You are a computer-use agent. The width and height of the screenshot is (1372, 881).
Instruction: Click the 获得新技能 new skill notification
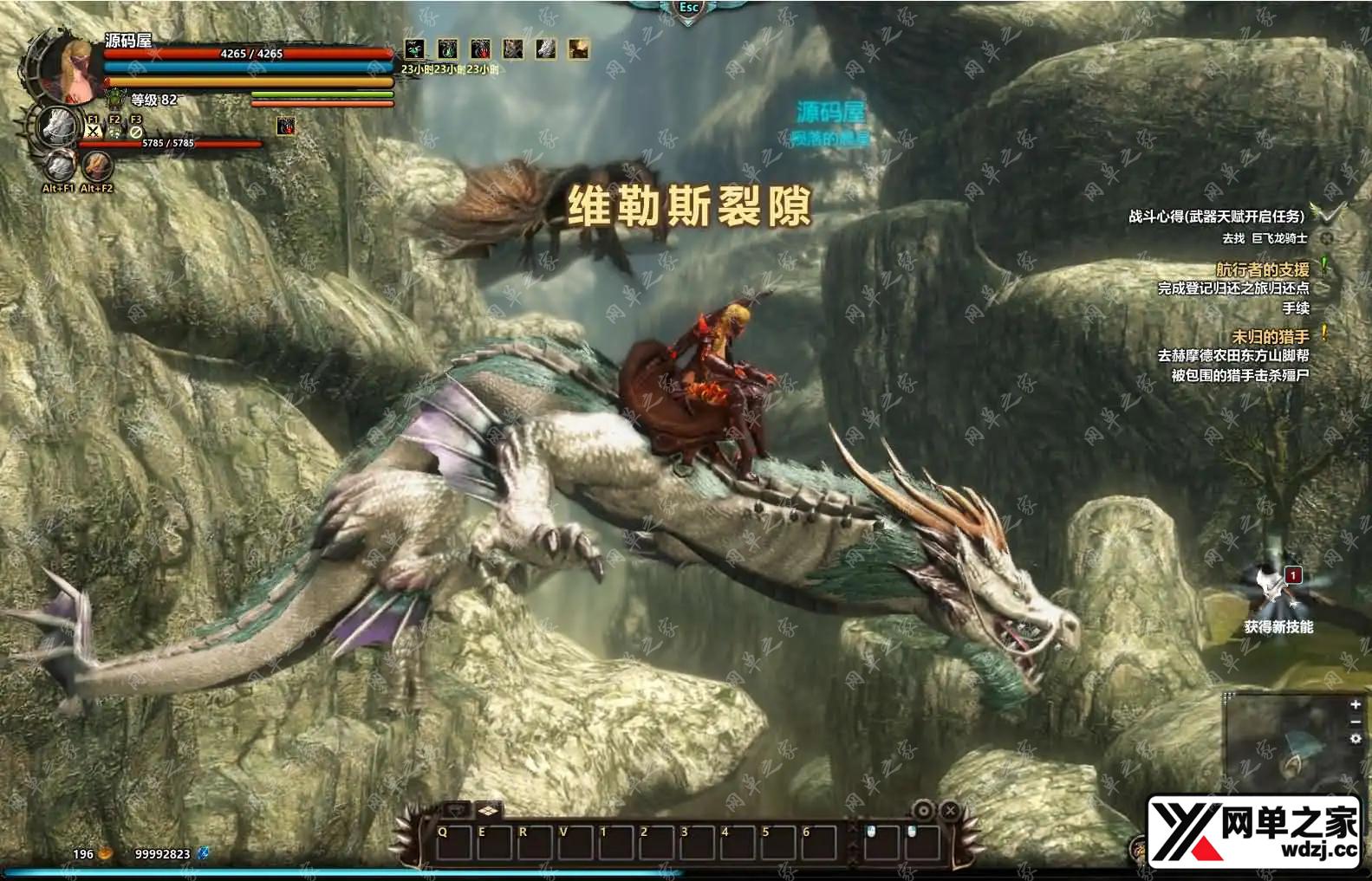(x=1278, y=598)
